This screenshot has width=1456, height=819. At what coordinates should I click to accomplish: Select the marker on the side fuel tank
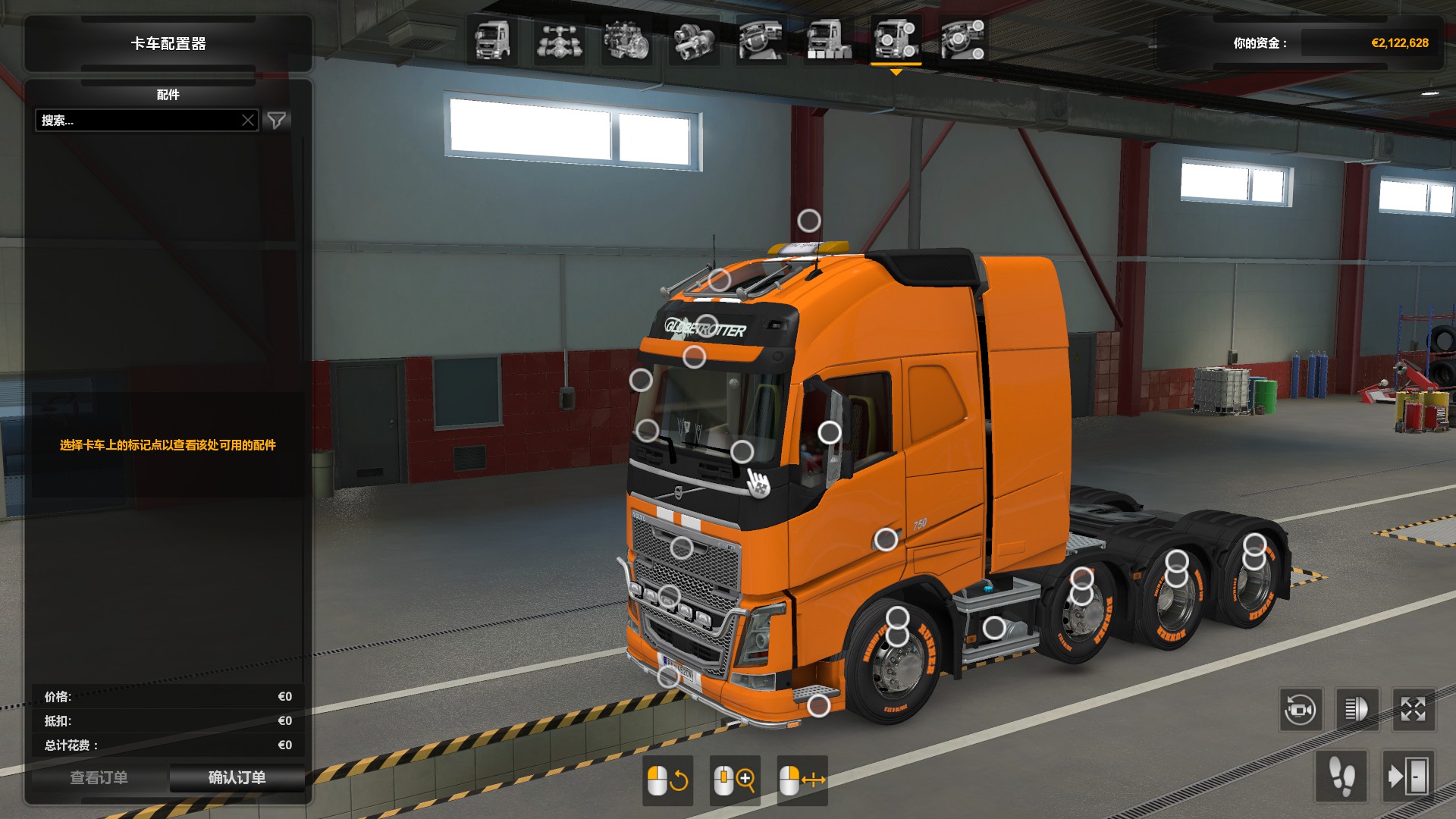click(x=994, y=628)
